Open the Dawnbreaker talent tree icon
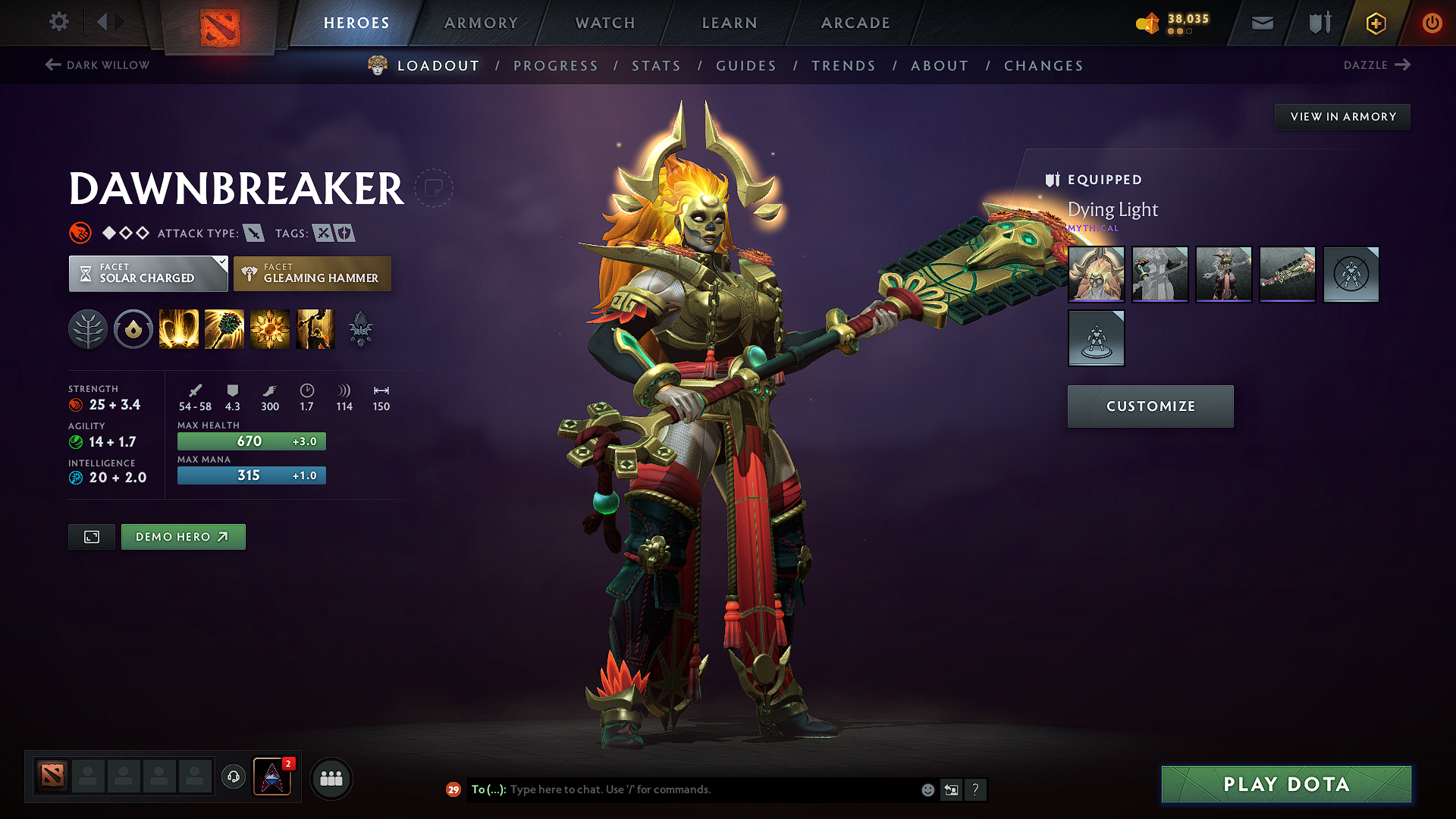The image size is (1456, 819). point(88,328)
